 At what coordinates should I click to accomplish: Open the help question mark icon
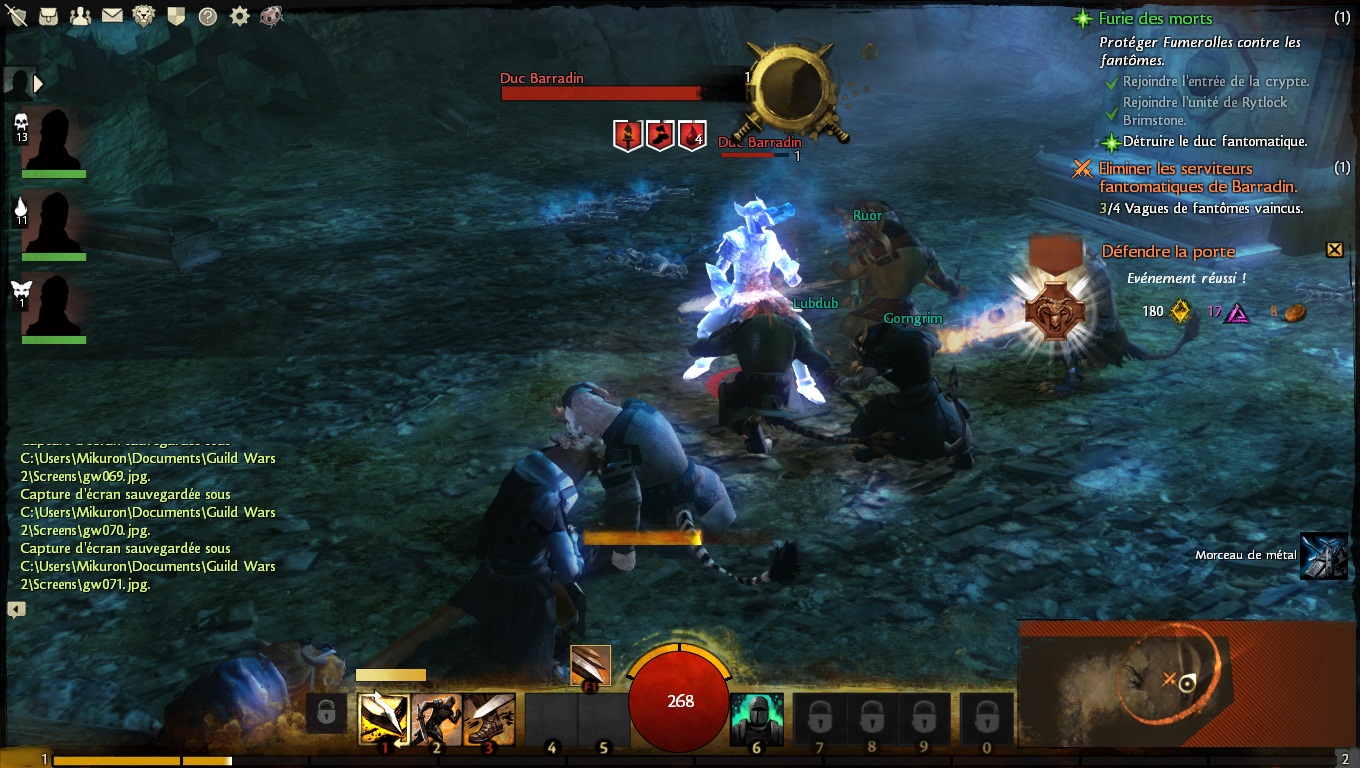[x=207, y=16]
